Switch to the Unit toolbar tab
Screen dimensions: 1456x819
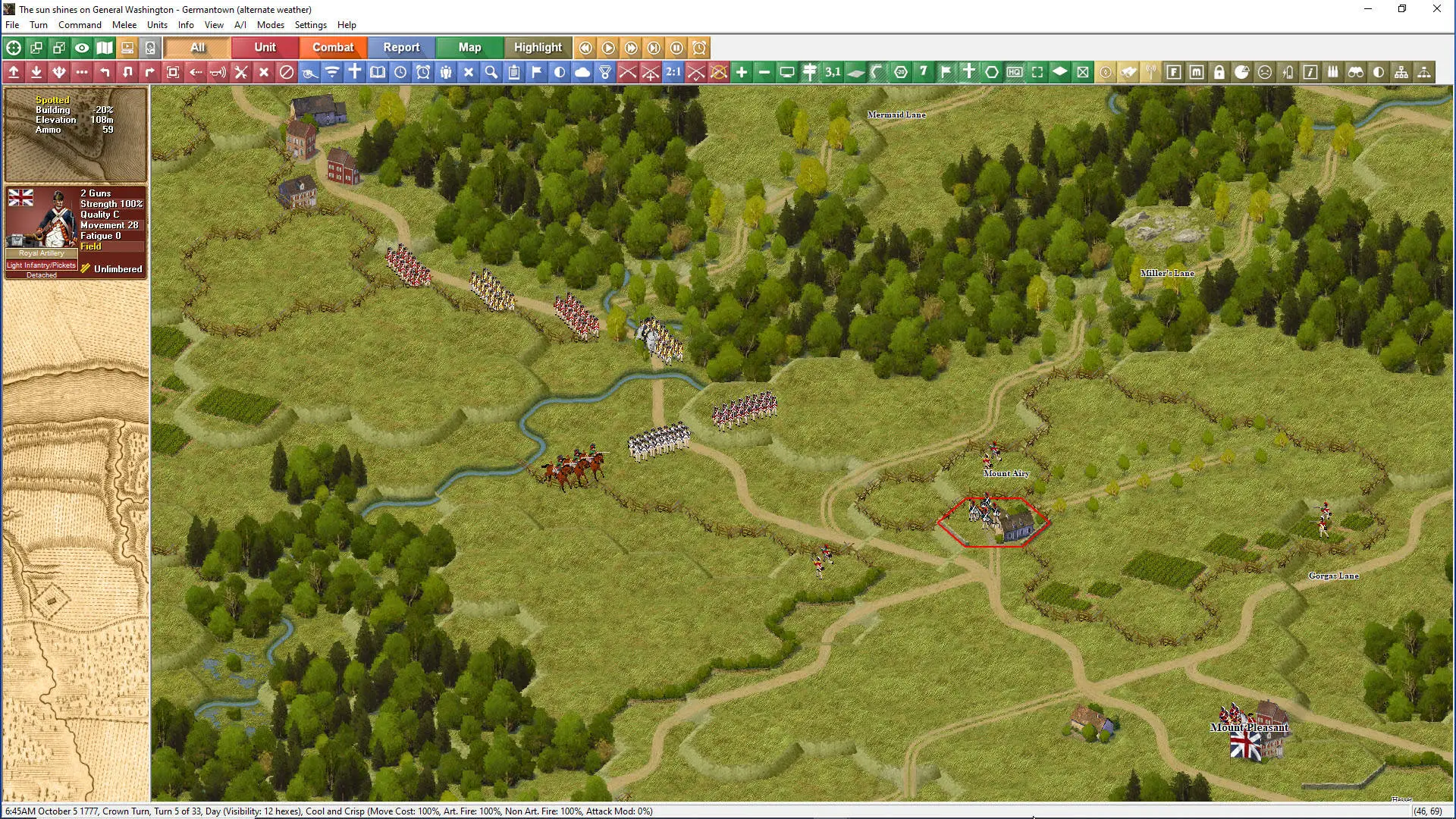[265, 47]
